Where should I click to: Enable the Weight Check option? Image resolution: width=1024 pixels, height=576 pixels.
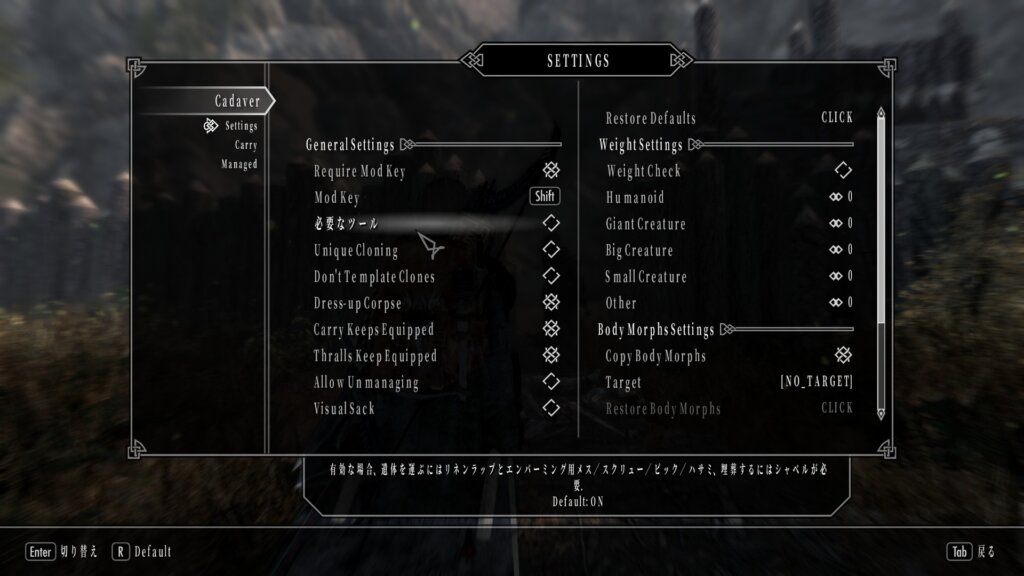coord(842,171)
